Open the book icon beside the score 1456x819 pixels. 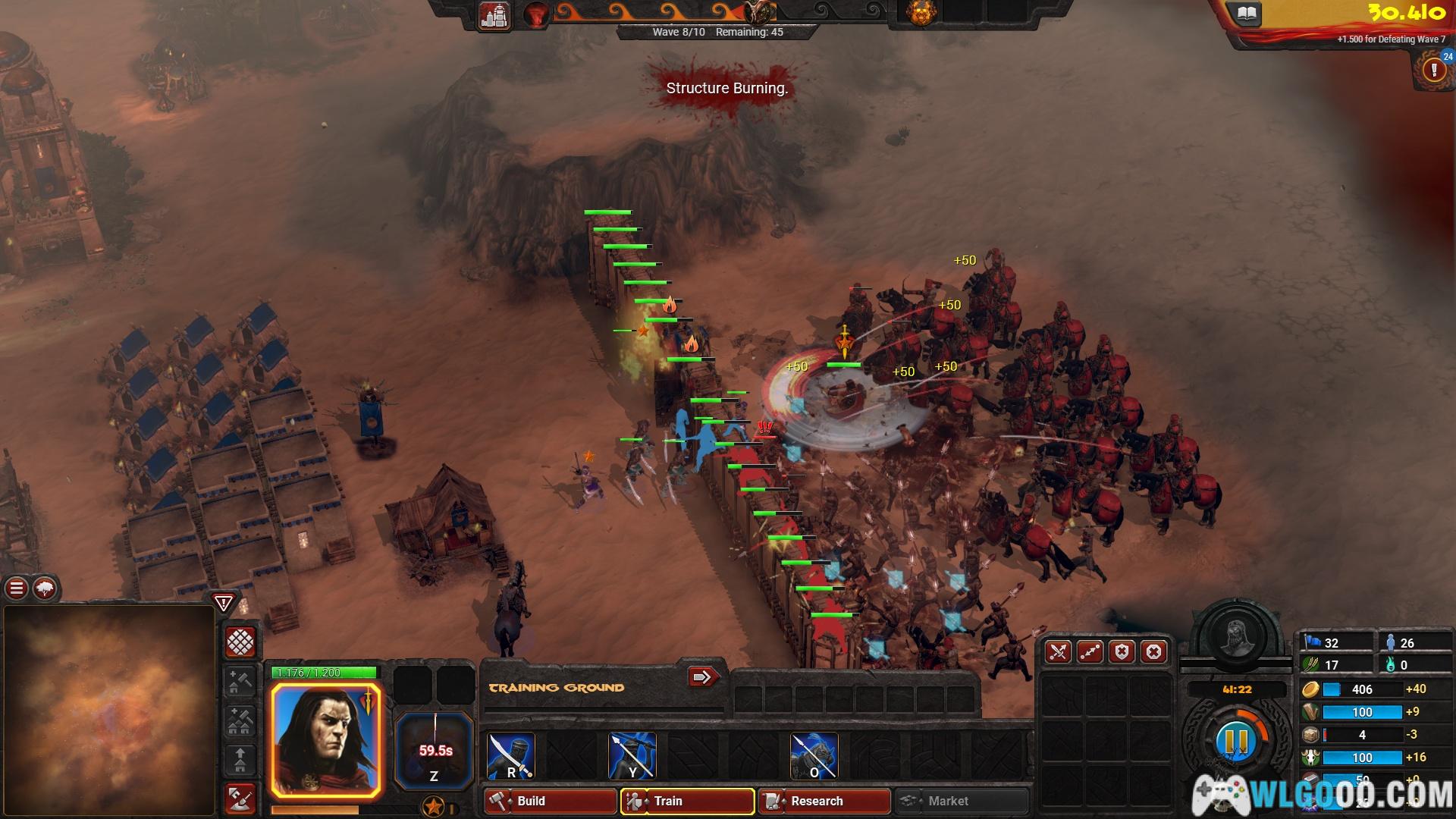(1247, 14)
